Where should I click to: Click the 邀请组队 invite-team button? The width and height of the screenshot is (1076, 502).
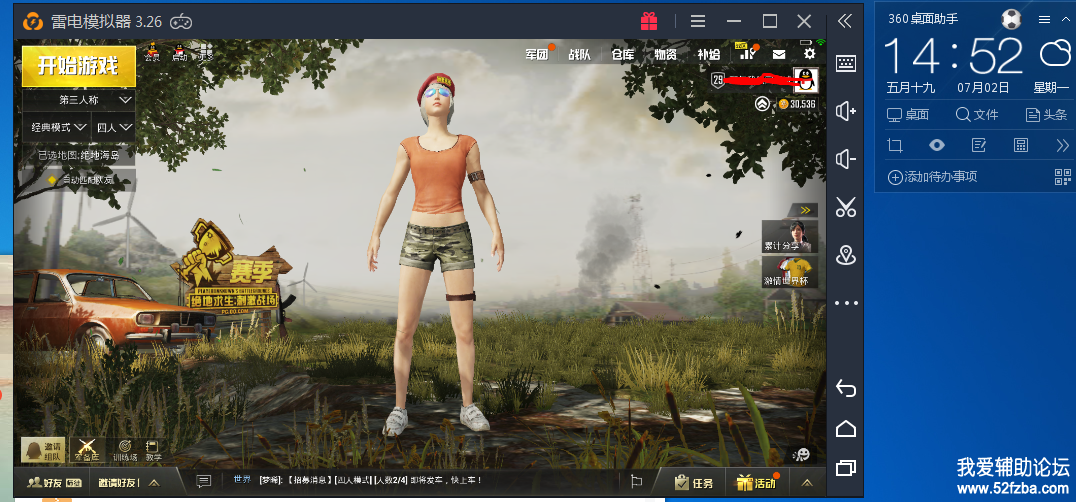point(43,450)
